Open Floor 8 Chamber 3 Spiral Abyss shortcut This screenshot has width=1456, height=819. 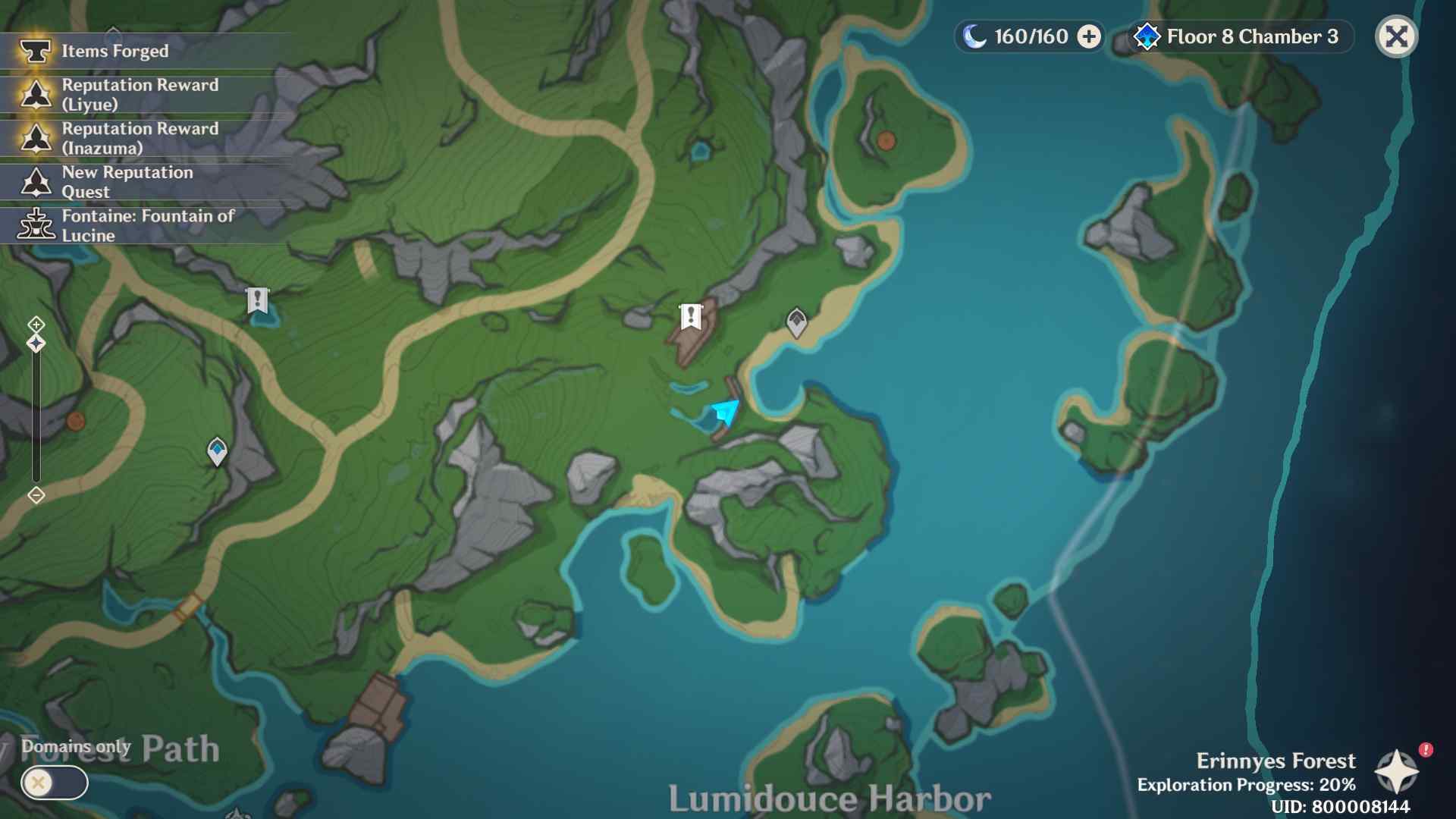(x=1241, y=36)
